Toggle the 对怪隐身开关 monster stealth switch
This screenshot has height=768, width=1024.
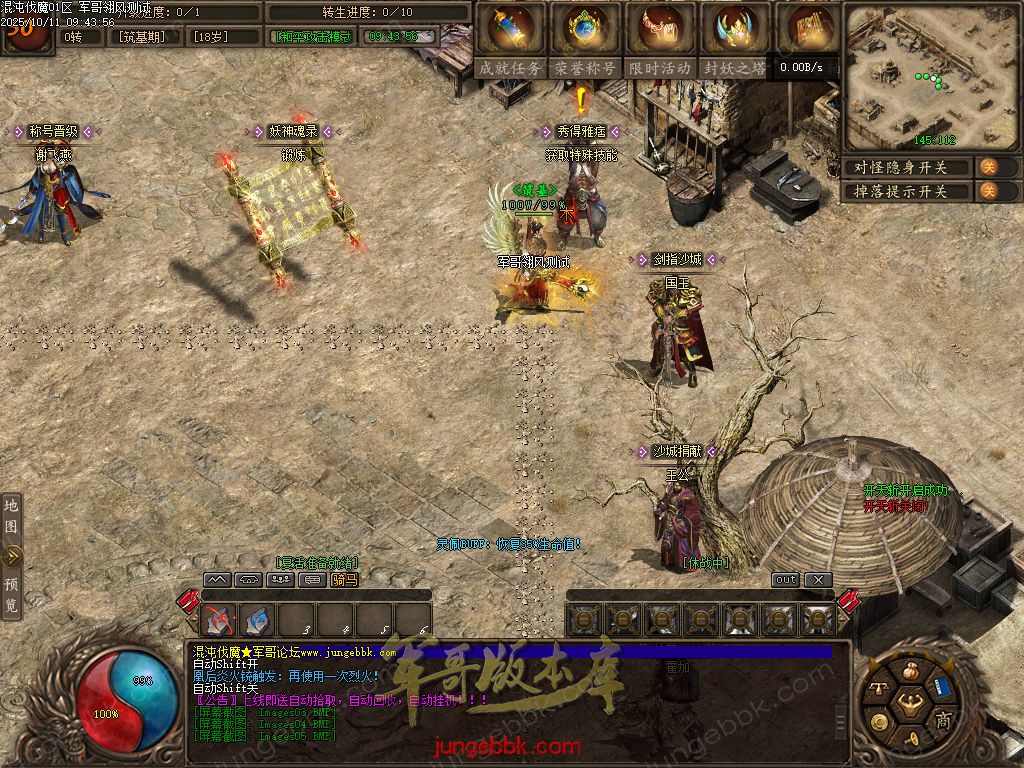click(x=988, y=167)
